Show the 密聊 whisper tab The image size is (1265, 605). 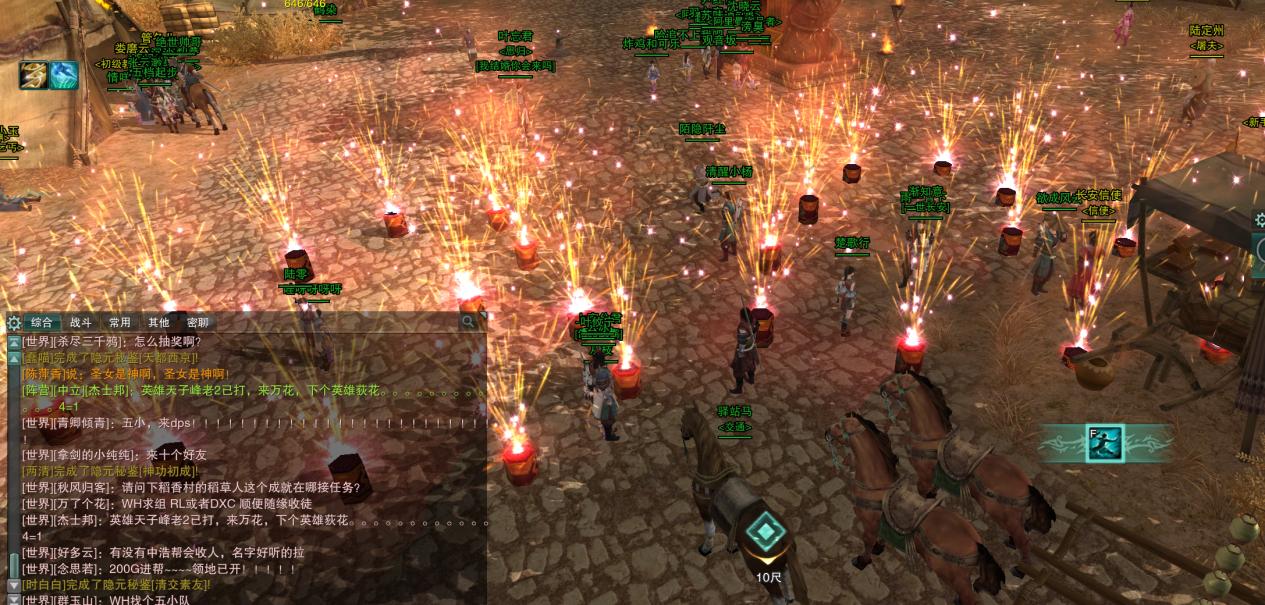click(198, 322)
